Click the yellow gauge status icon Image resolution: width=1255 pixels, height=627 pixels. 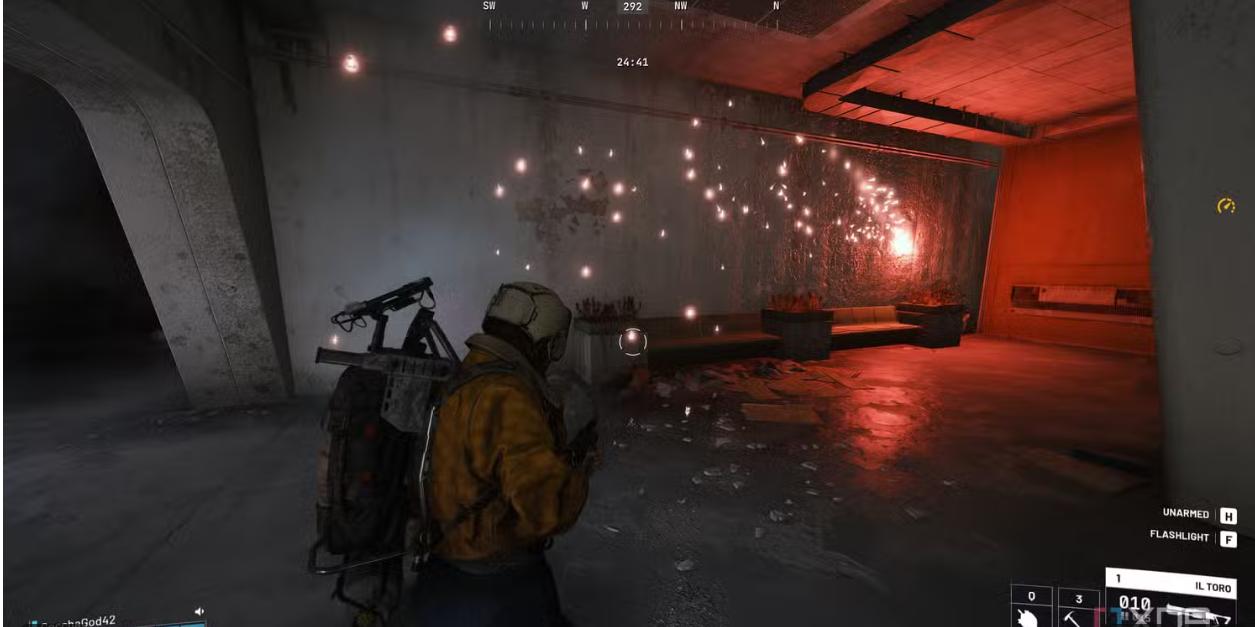point(1226,206)
